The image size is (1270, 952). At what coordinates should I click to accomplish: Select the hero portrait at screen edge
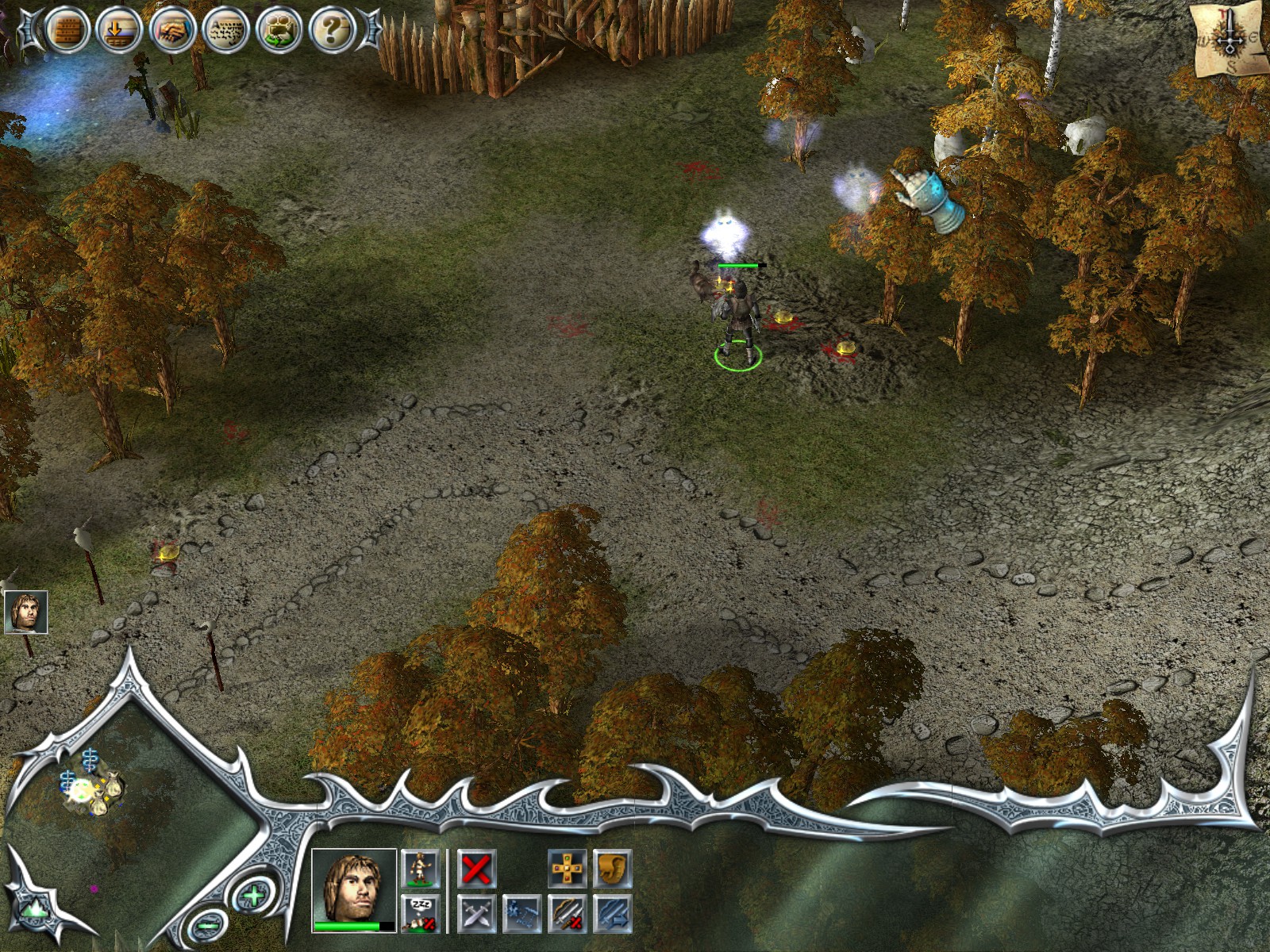(25, 612)
